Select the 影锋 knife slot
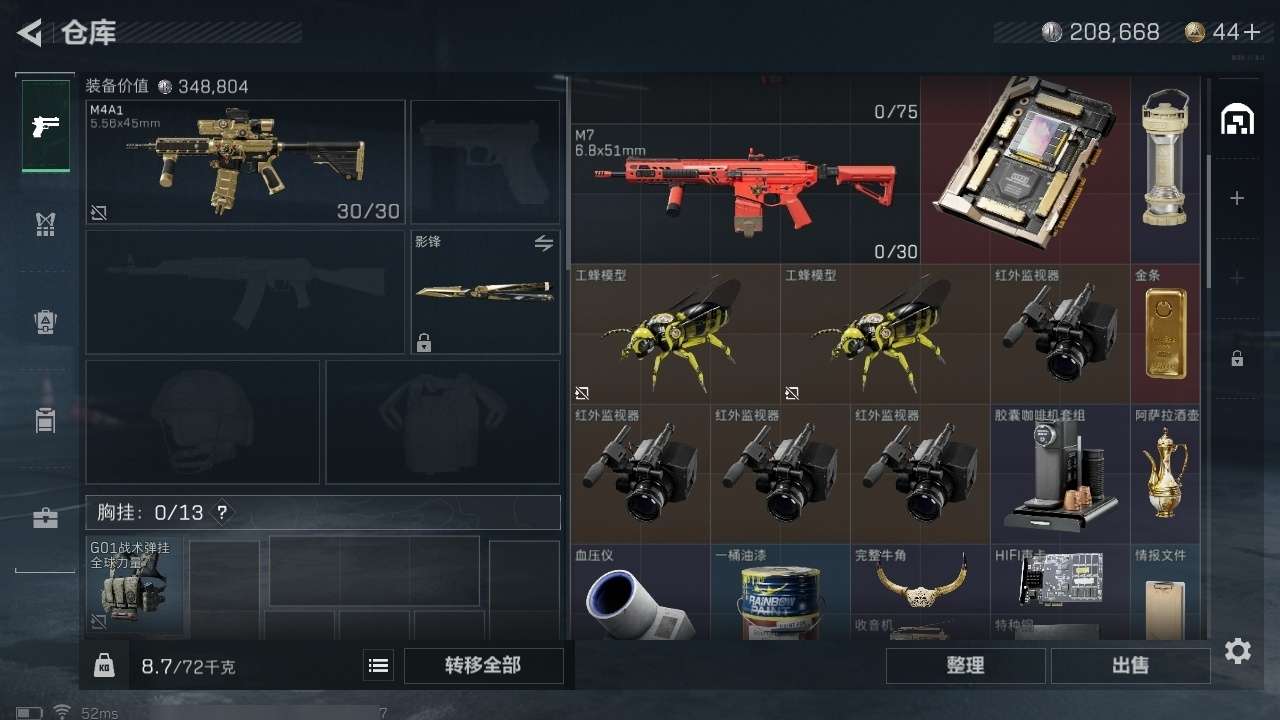1280x720 pixels. click(485, 292)
